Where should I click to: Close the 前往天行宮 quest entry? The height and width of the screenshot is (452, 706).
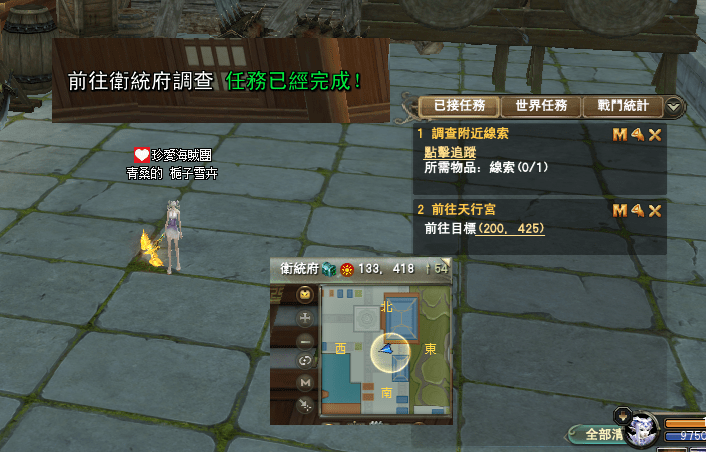[x=655, y=210]
